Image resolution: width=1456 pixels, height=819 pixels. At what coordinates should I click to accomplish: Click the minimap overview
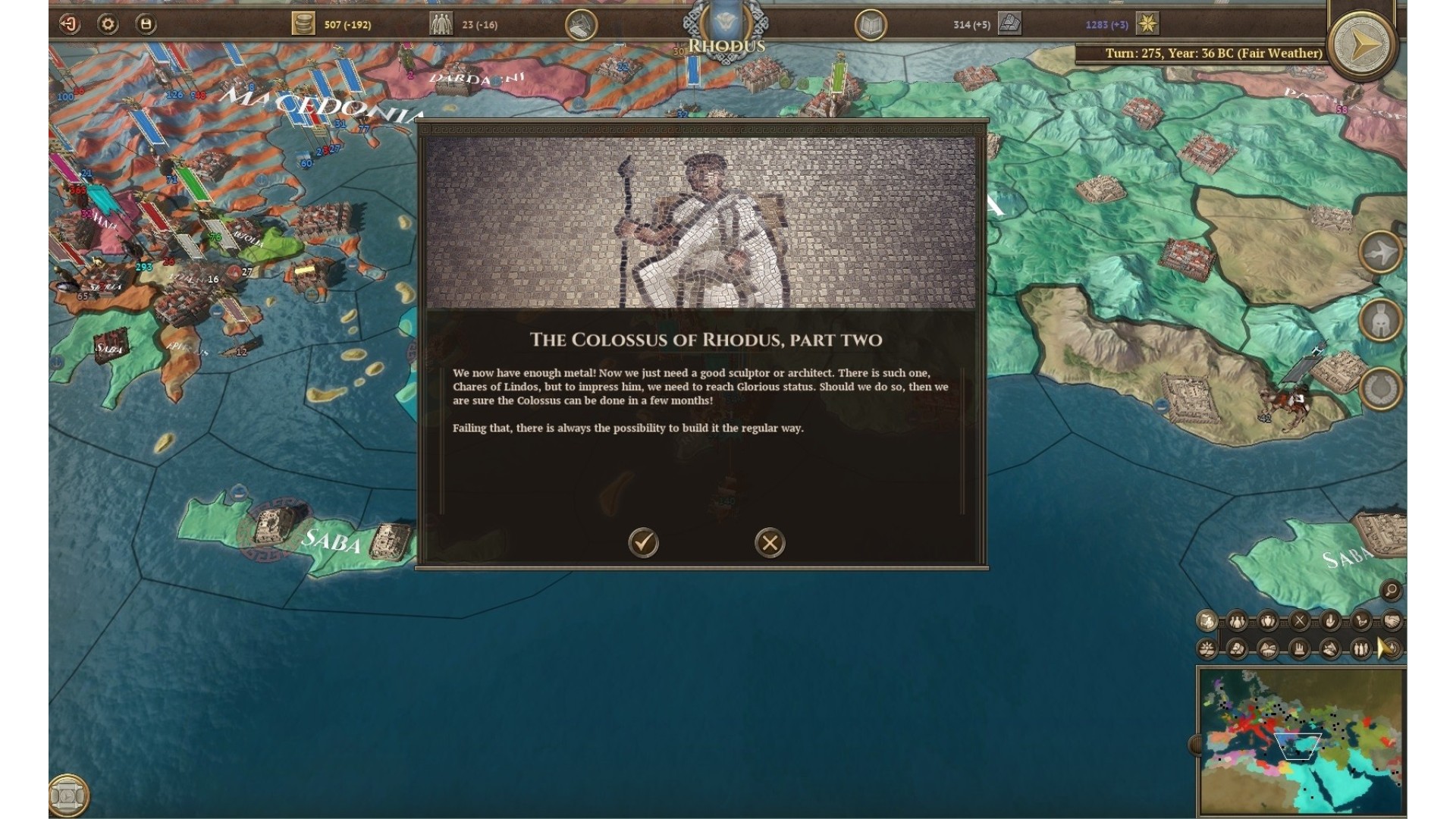1301,741
